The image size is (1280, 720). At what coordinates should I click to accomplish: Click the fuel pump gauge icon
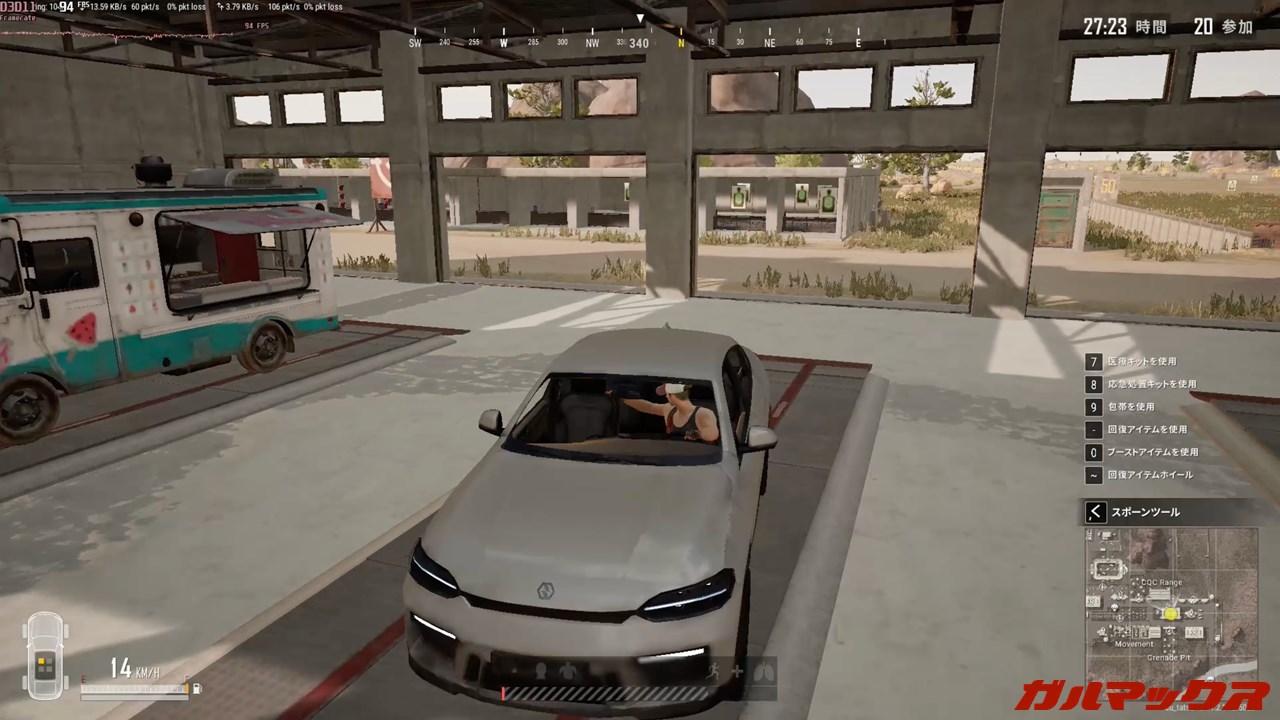196,688
